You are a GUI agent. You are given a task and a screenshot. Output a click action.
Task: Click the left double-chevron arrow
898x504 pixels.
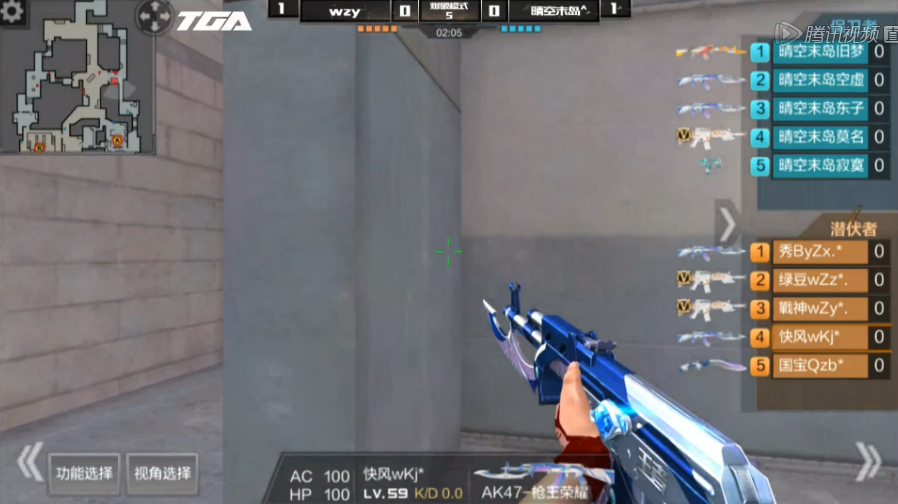pos(28,463)
